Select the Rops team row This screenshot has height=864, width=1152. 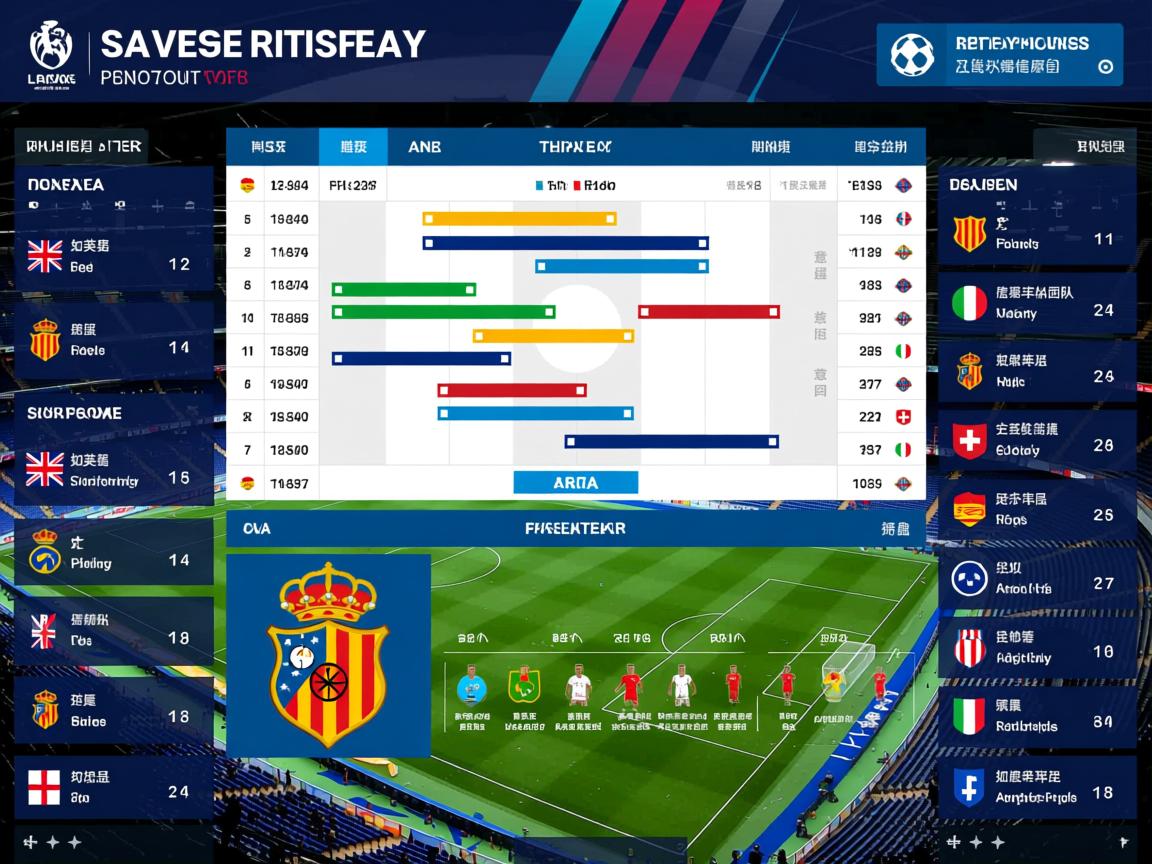coord(1037,510)
